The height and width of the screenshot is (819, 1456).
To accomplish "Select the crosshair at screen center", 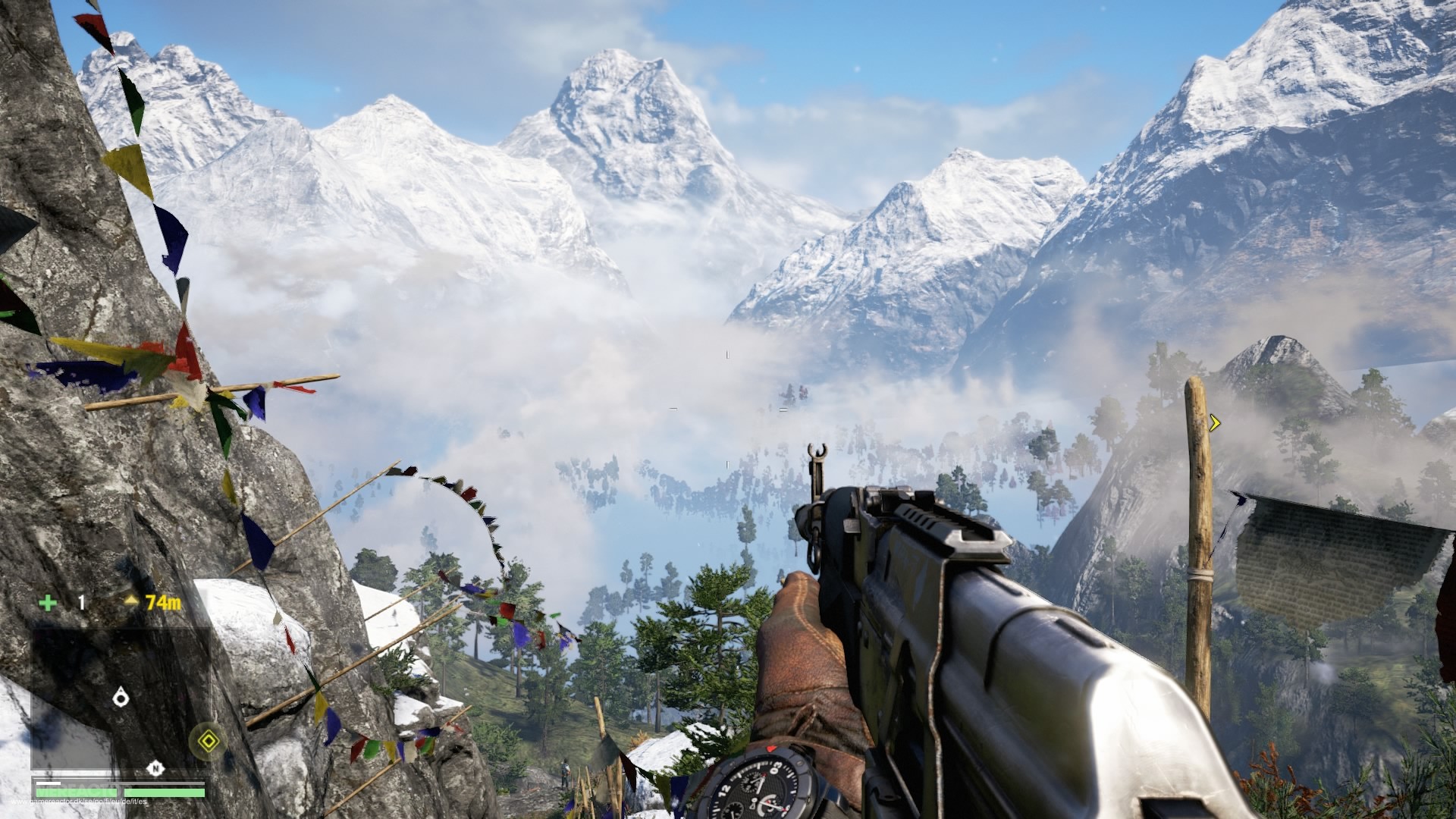I will [x=728, y=409].
